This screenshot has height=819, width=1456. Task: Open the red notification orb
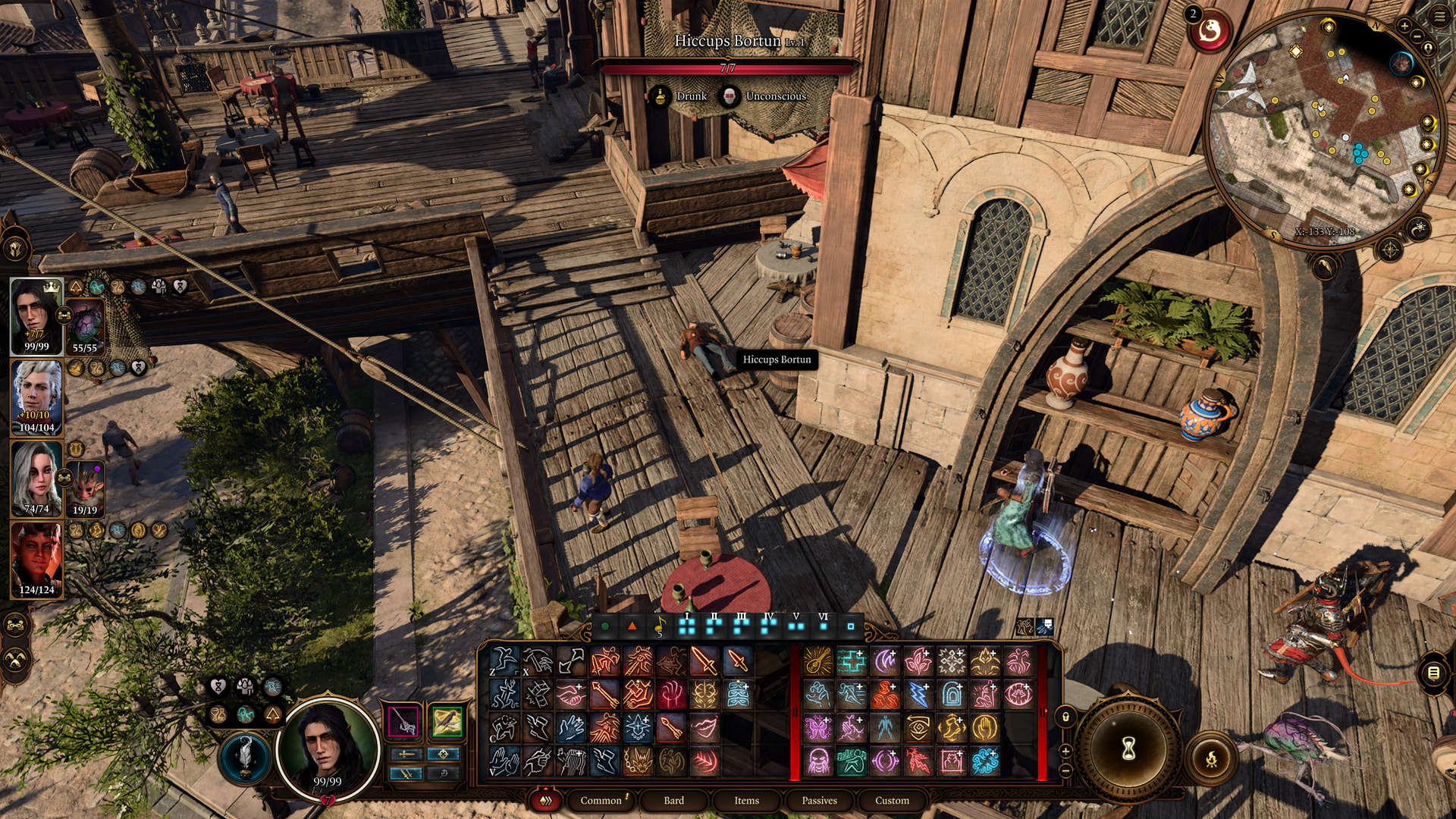(x=1209, y=31)
